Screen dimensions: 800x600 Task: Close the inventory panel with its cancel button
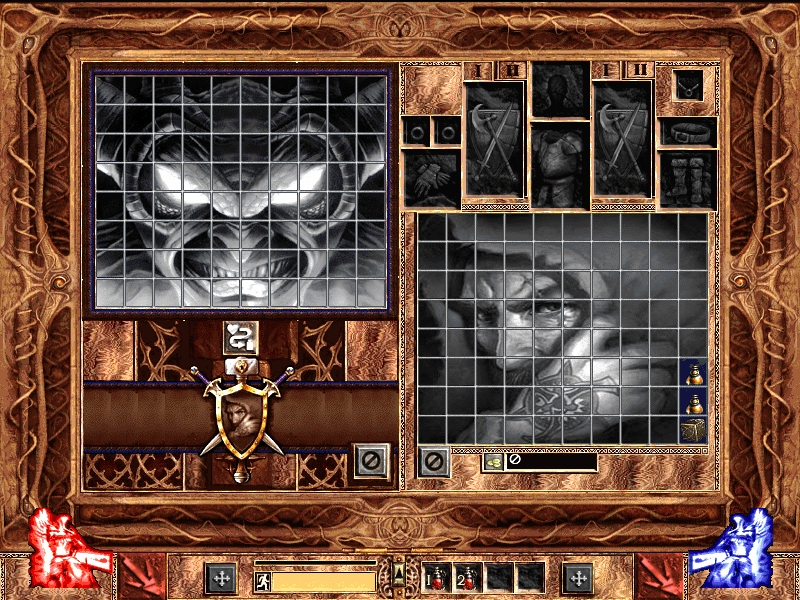433,462
